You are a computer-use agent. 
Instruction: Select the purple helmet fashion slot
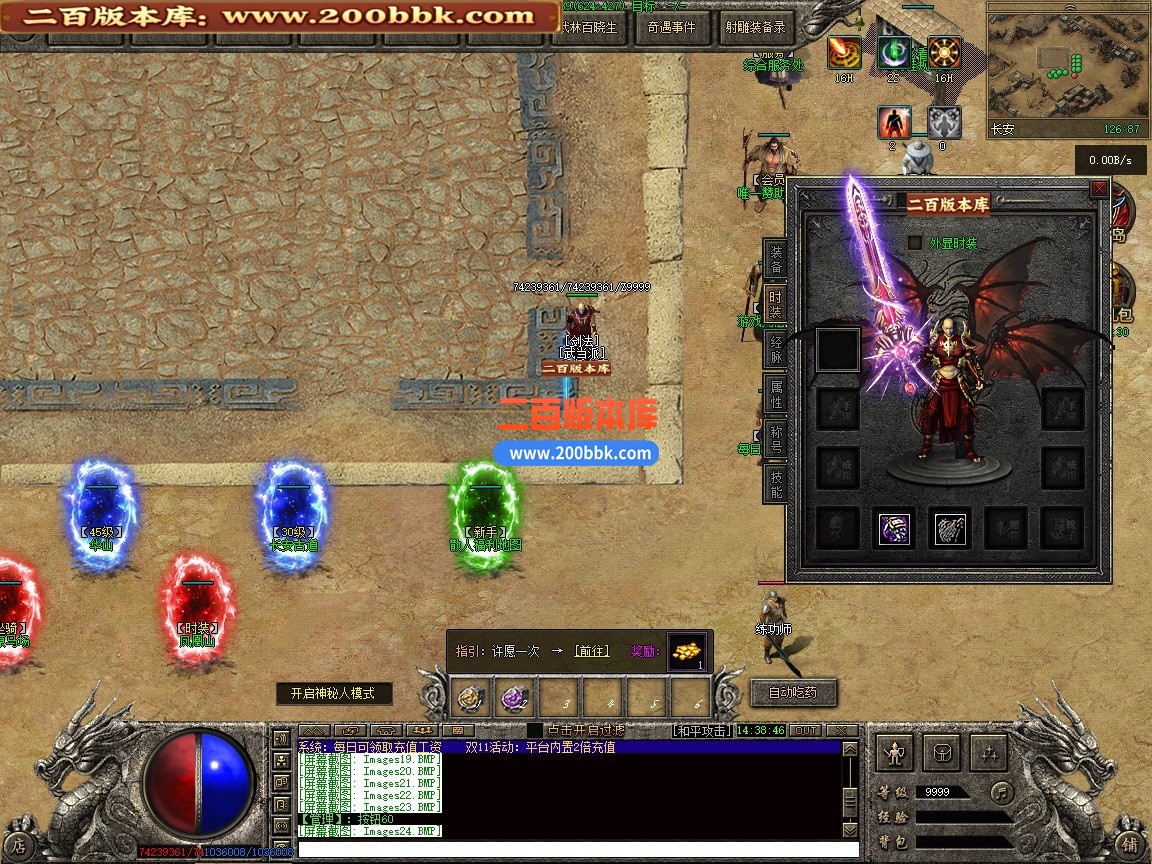[x=894, y=528]
